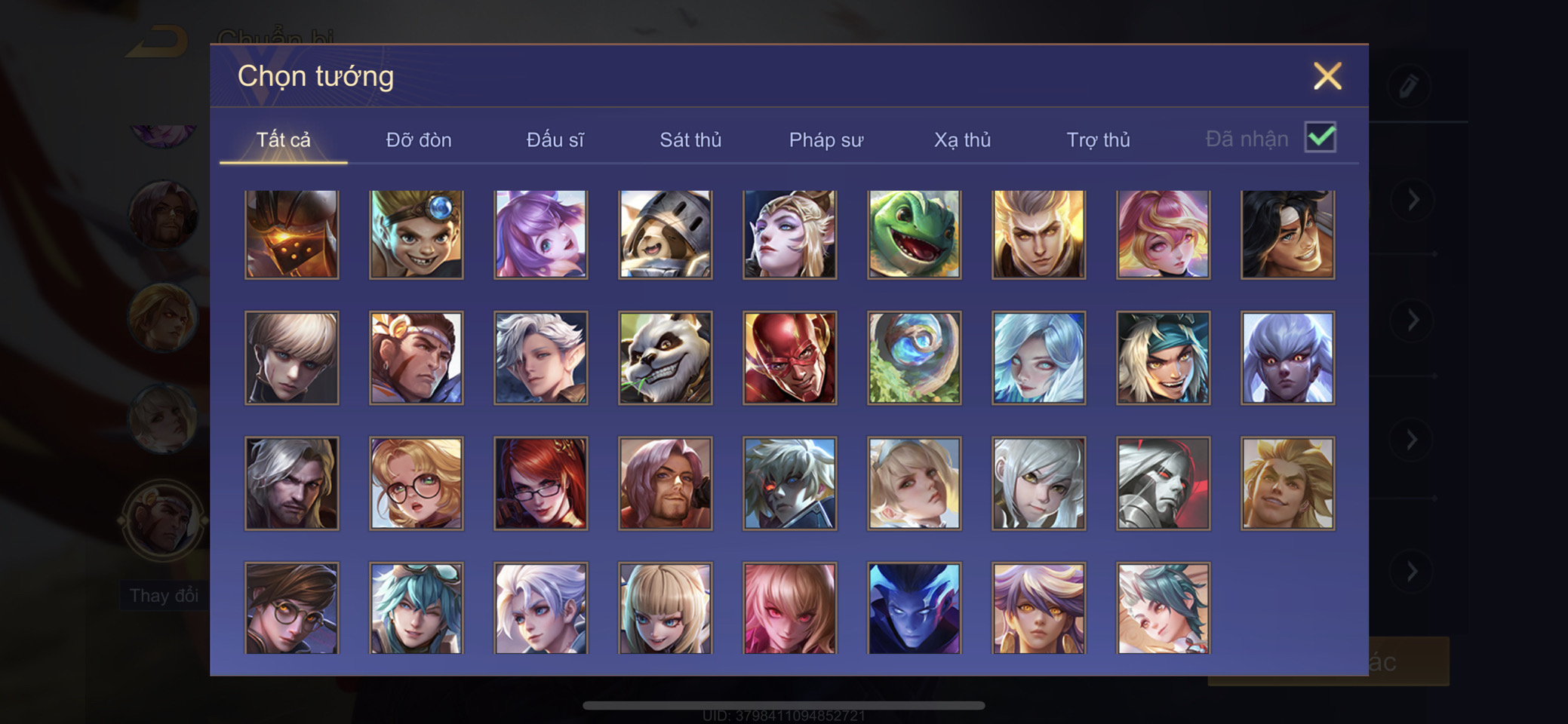
Task: Switch to the Xạ thủ category
Action: [x=962, y=140]
